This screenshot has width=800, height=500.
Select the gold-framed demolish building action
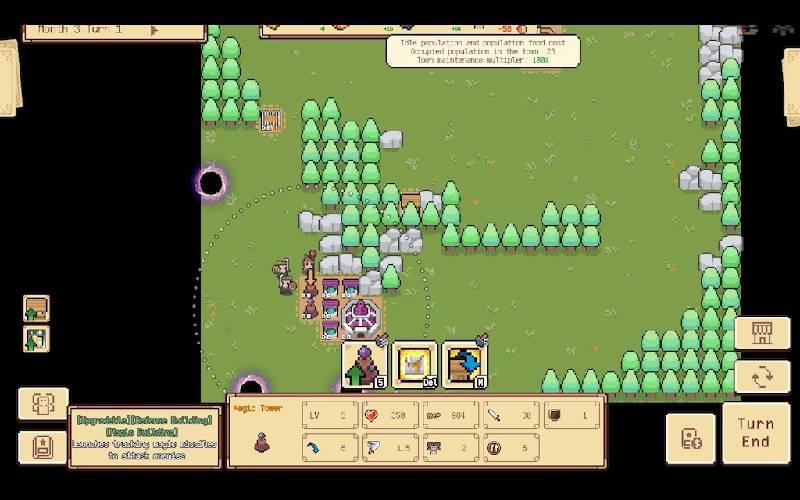(414, 365)
